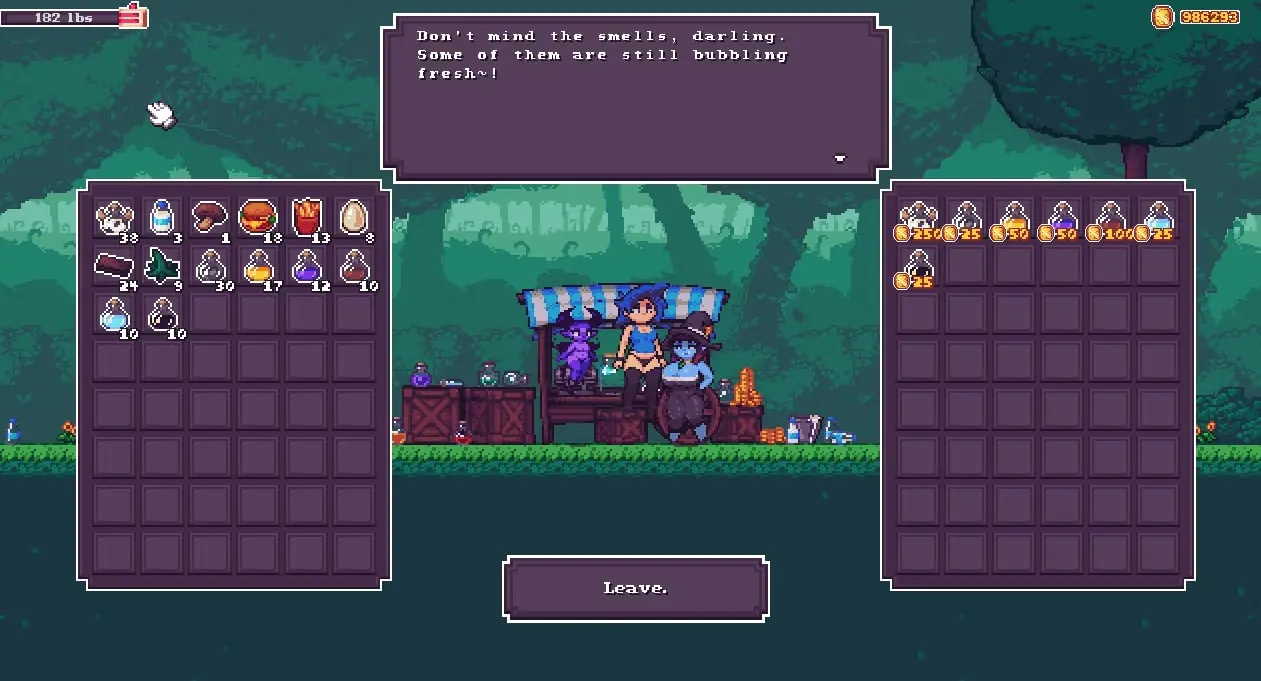Purchase the purple potion priced 50 coins
The width and height of the screenshot is (1261, 681).
pyautogui.click(x=1062, y=219)
